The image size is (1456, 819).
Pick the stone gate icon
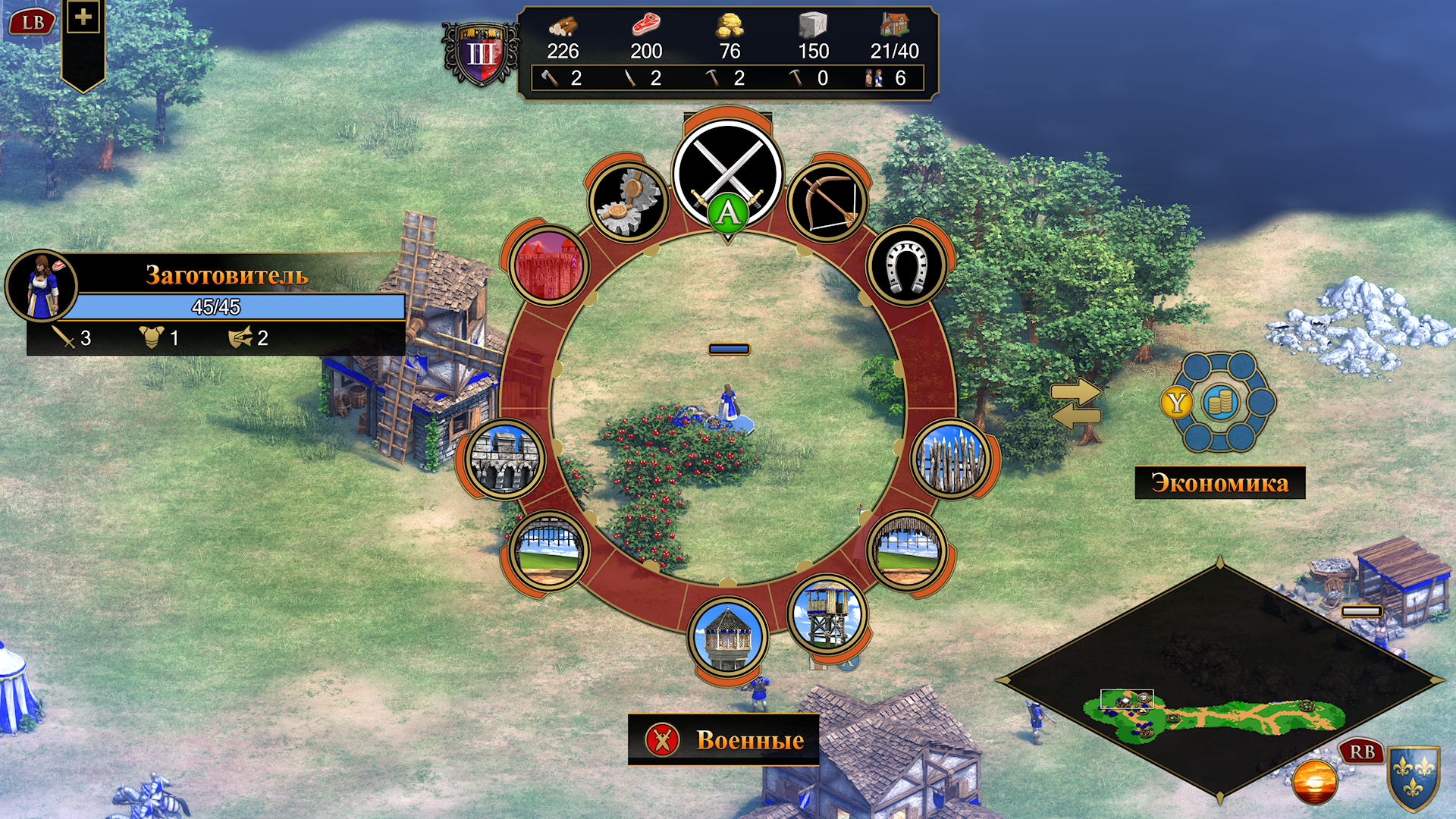(549, 551)
